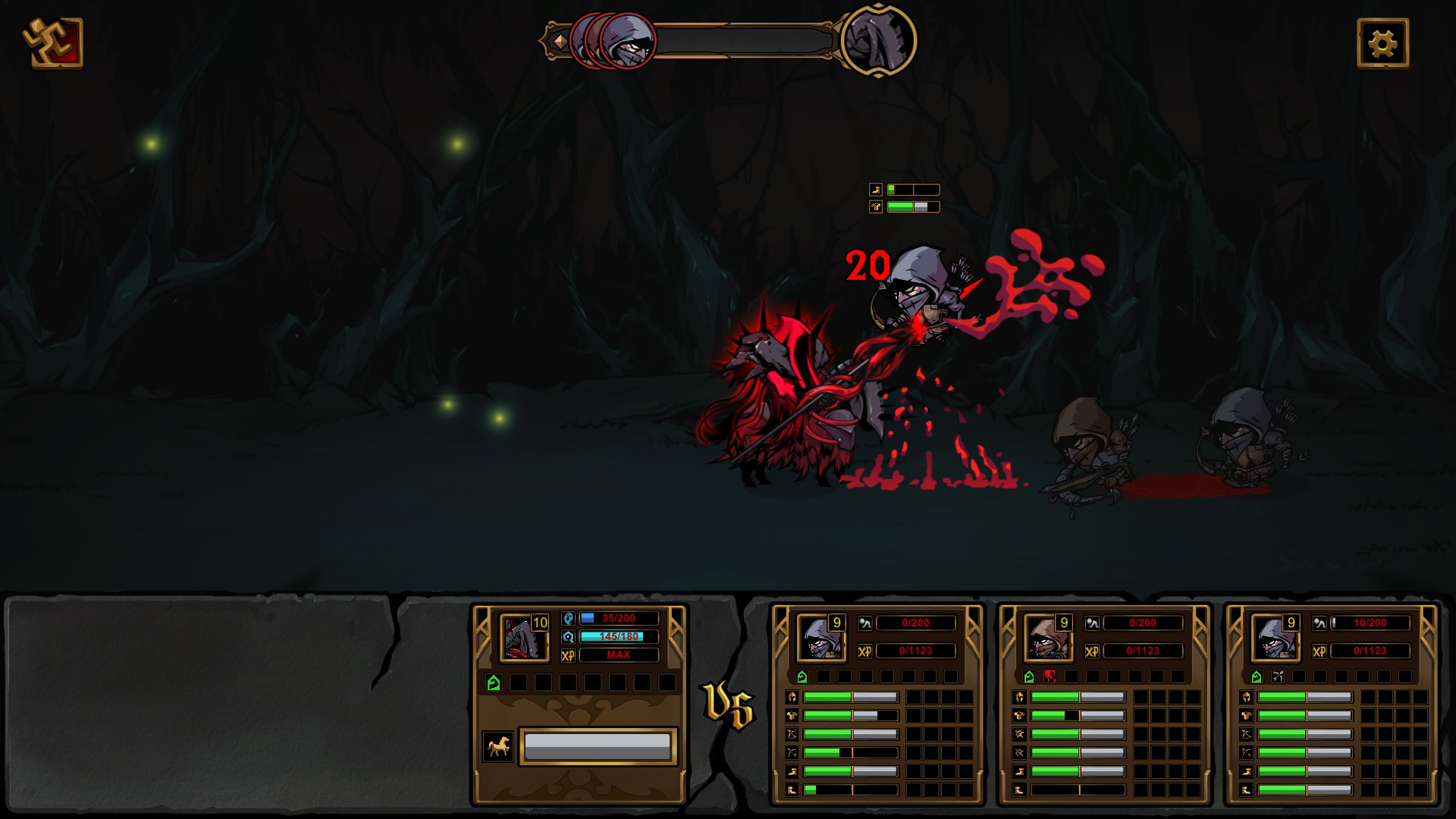Image resolution: width=1456 pixels, height=819 pixels.
Task: Click the health icon beside 145/180
Action: coord(569,636)
